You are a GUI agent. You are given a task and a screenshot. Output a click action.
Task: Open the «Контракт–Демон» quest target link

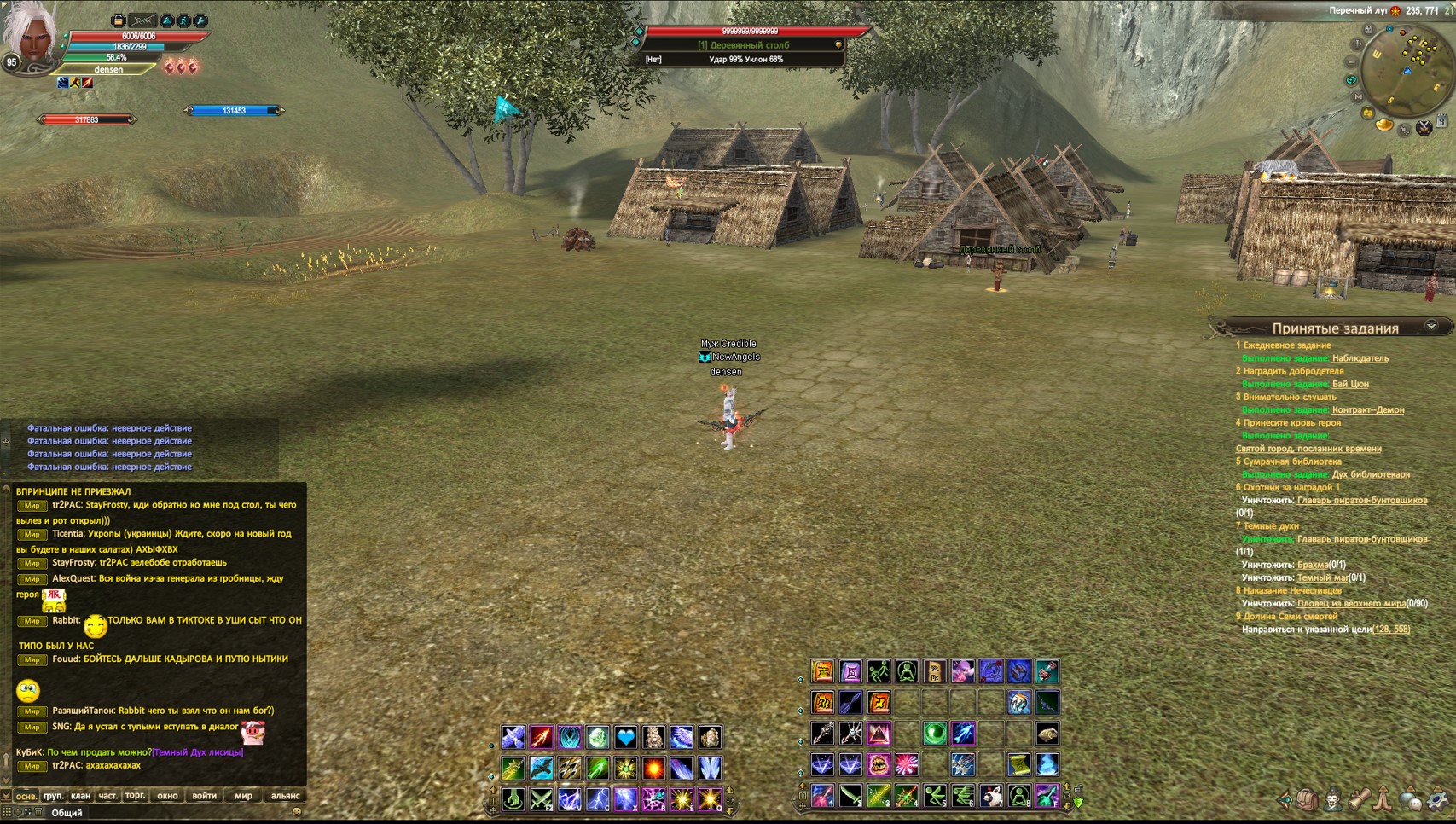click(x=1367, y=409)
